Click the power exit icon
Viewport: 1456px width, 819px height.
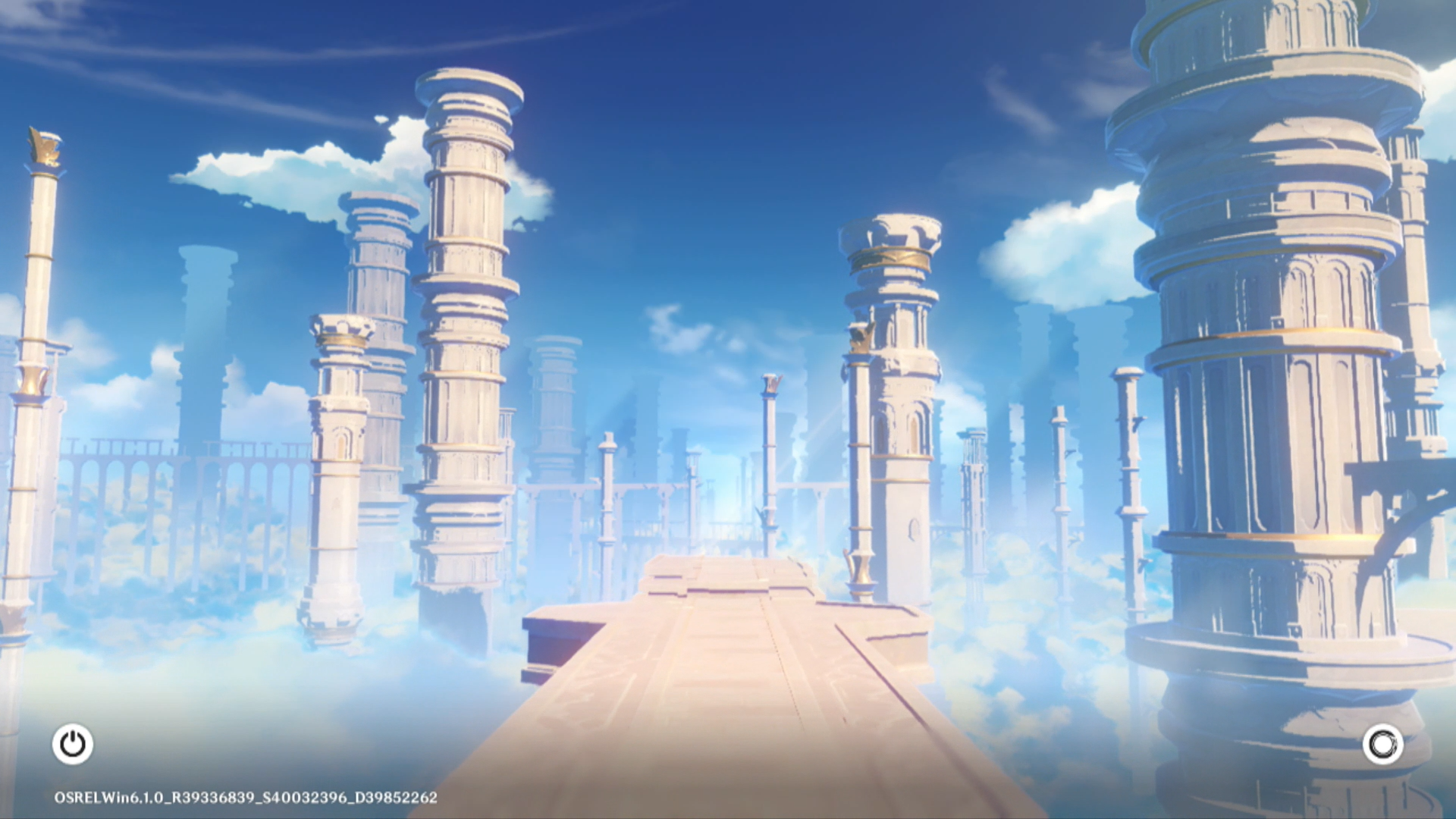point(73,744)
